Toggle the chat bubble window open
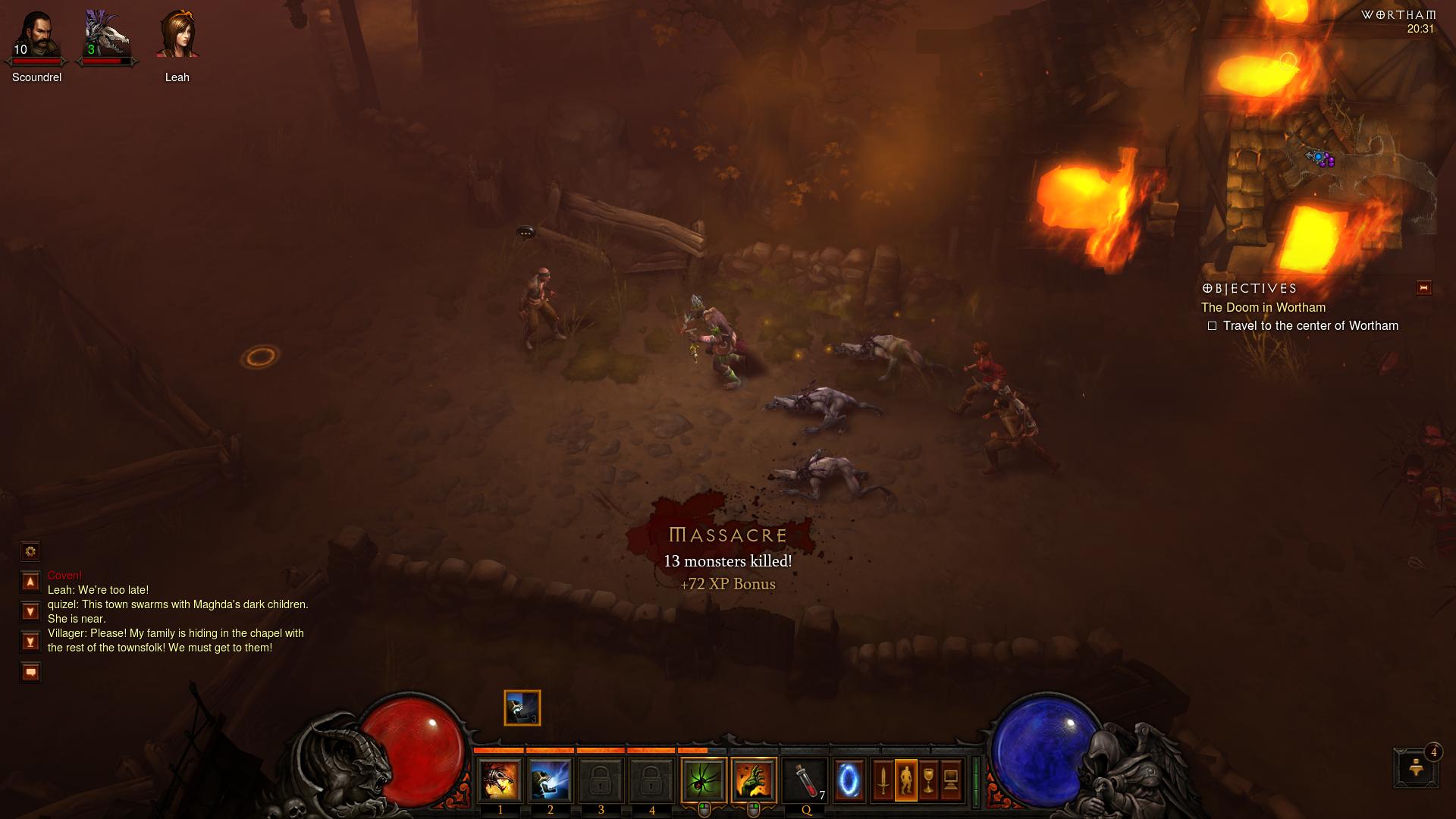The image size is (1456, 819). click(30, 672)
